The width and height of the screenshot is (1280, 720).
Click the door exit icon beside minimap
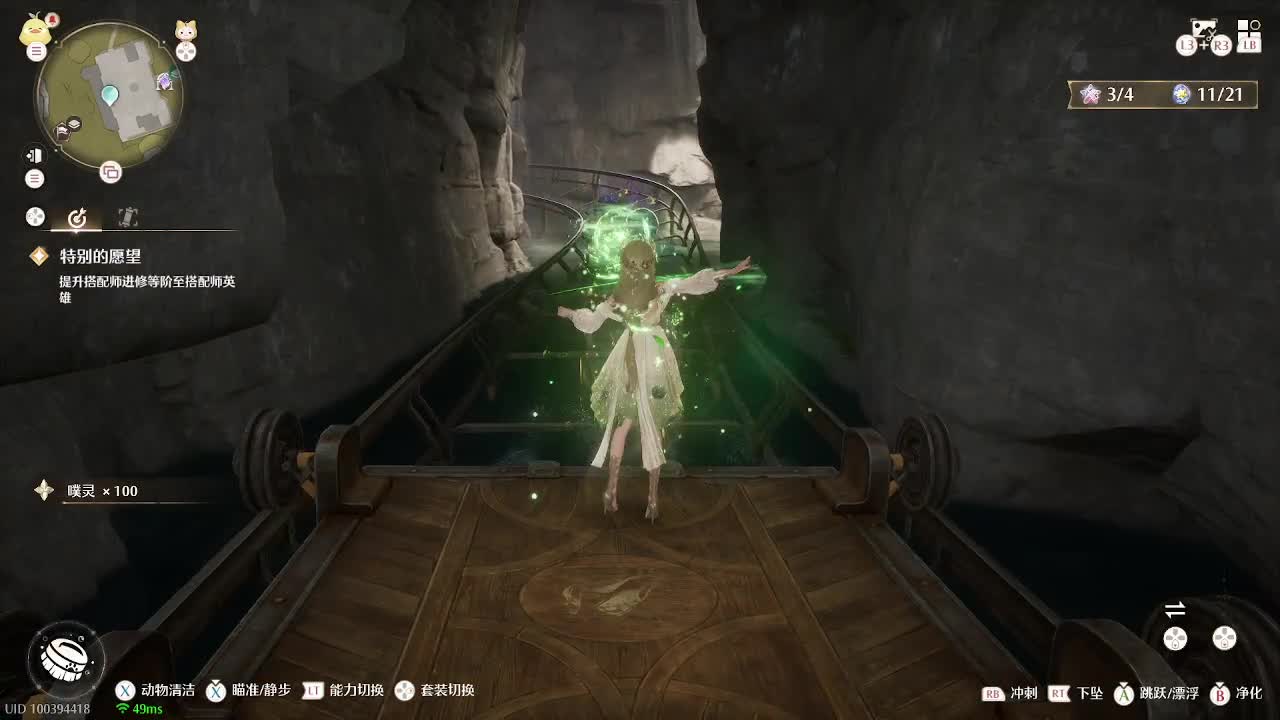click(x=35, y=155)
